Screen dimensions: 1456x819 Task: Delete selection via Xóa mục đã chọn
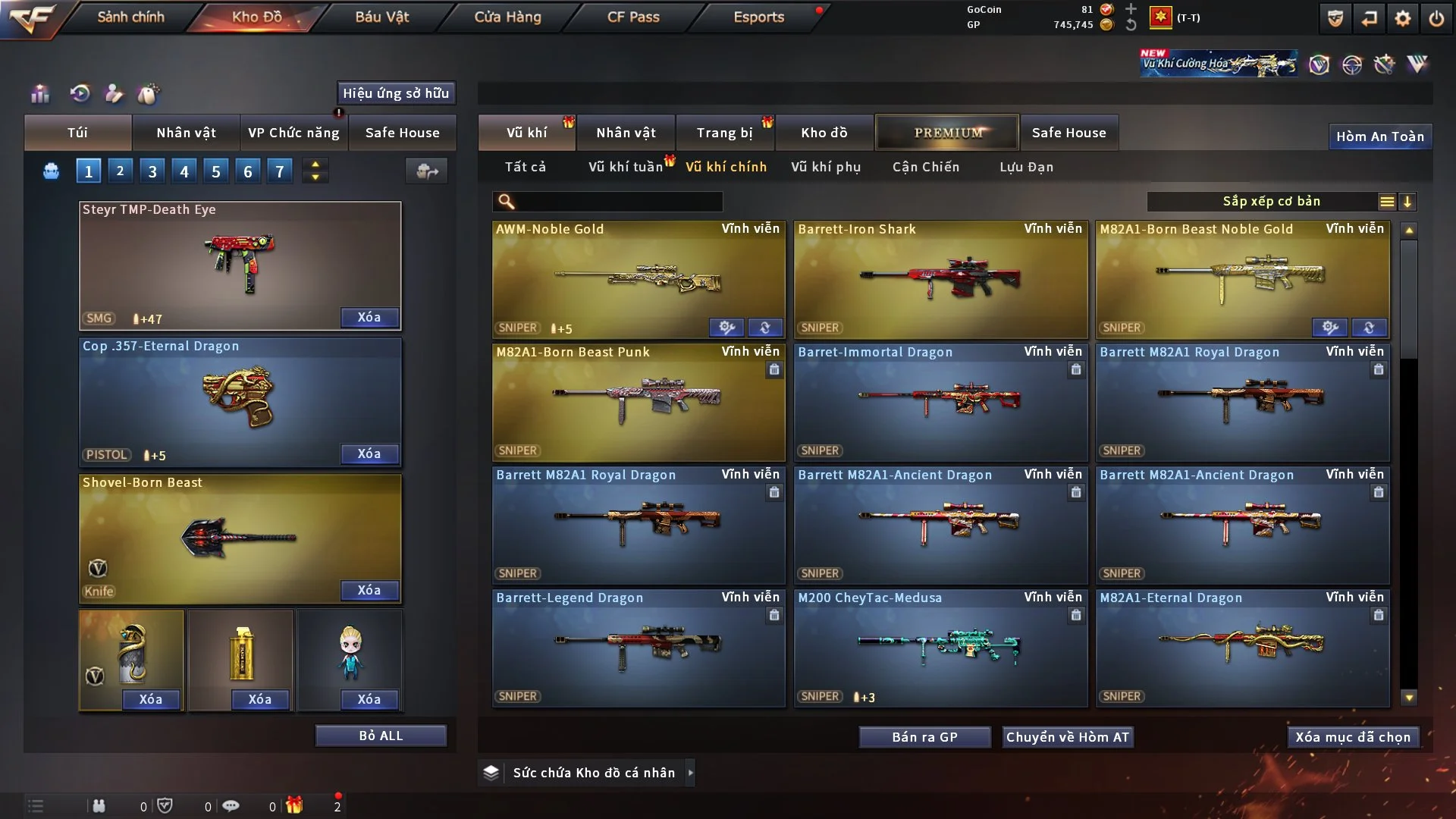1353,737
